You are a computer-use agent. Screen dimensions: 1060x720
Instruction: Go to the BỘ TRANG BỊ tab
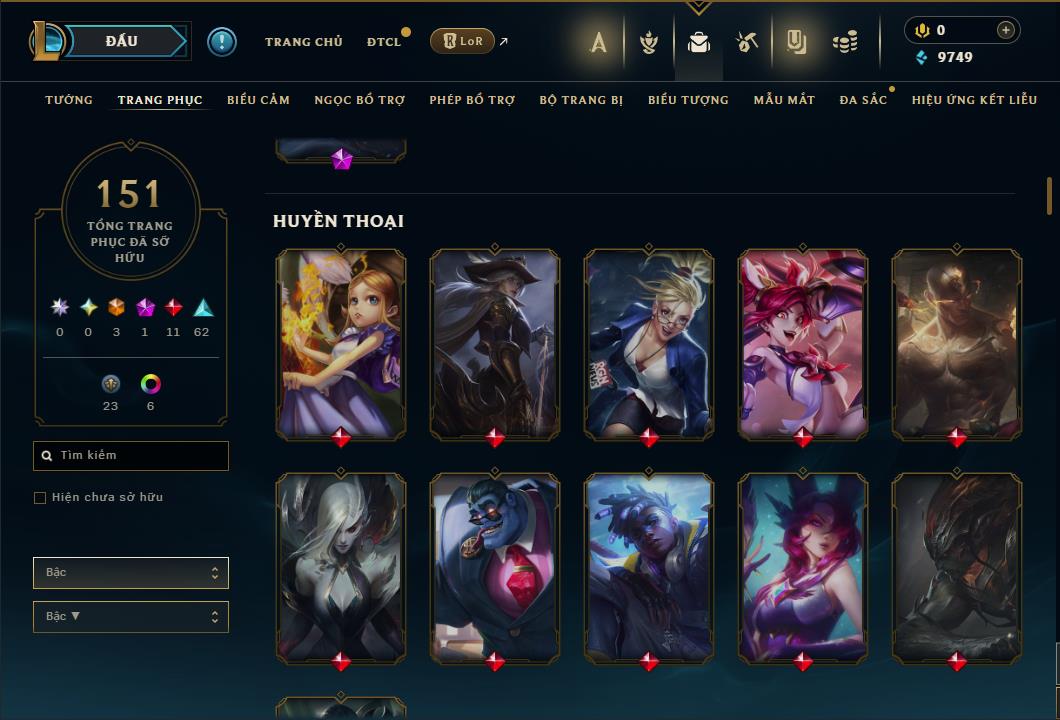(581, 100)
